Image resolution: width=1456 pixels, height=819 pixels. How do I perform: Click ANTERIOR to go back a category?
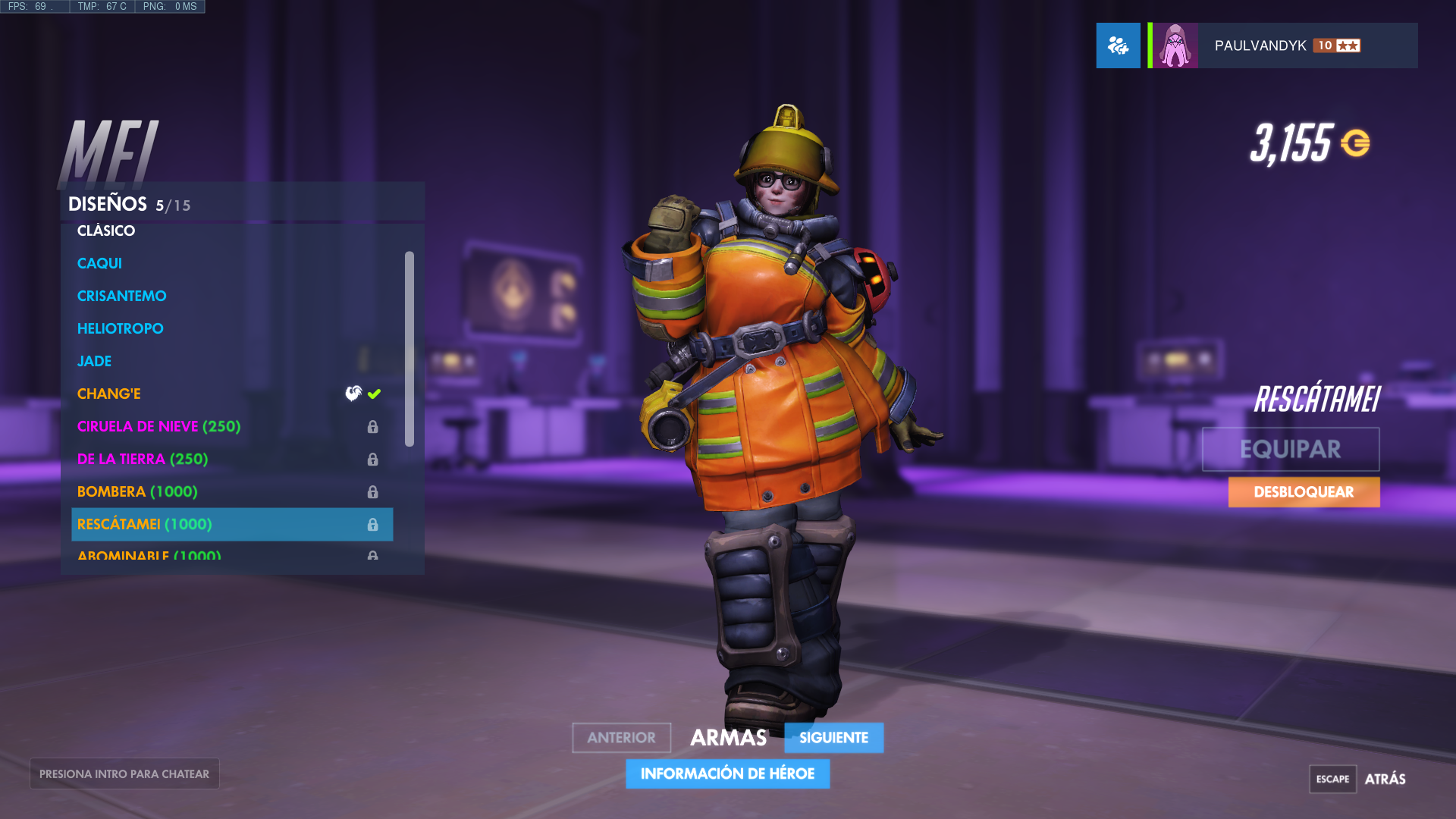coord(621,737)
